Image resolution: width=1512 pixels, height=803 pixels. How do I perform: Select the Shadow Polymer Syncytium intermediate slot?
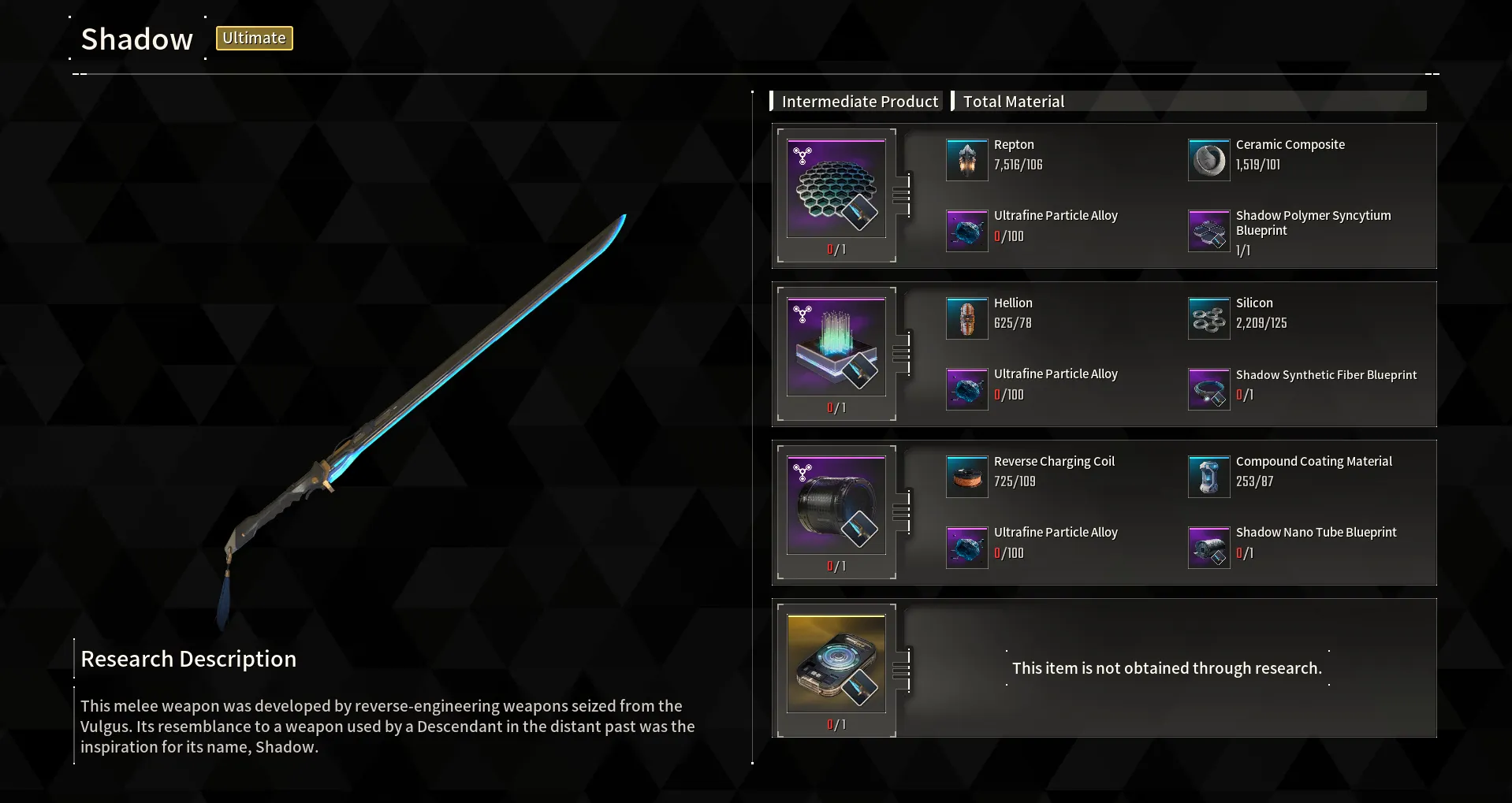pyautogui.click(x=836, y=189)
